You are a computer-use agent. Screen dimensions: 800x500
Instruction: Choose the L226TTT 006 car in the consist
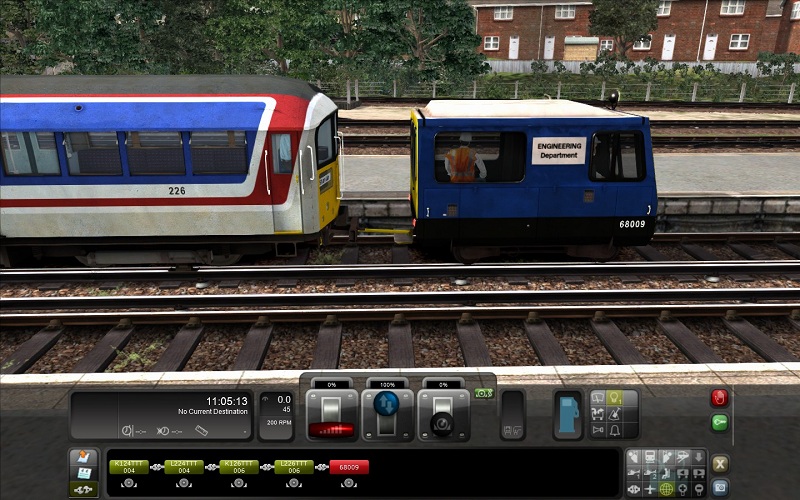pos(294,467)
